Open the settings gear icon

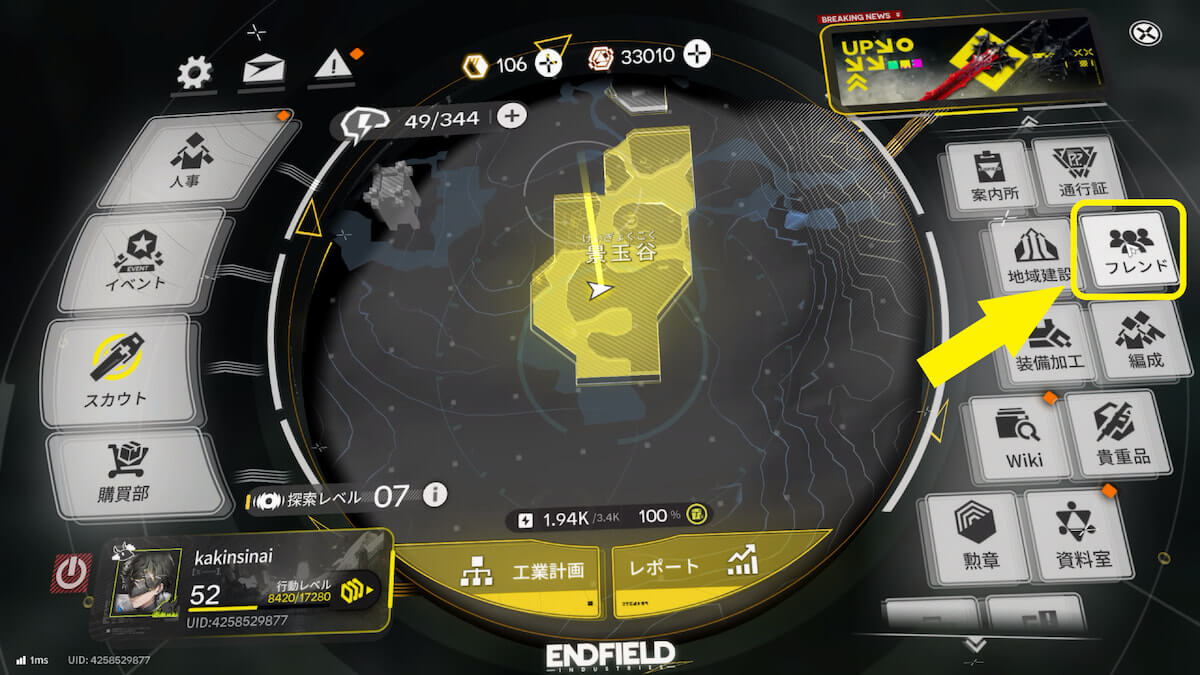coord(194,71)
